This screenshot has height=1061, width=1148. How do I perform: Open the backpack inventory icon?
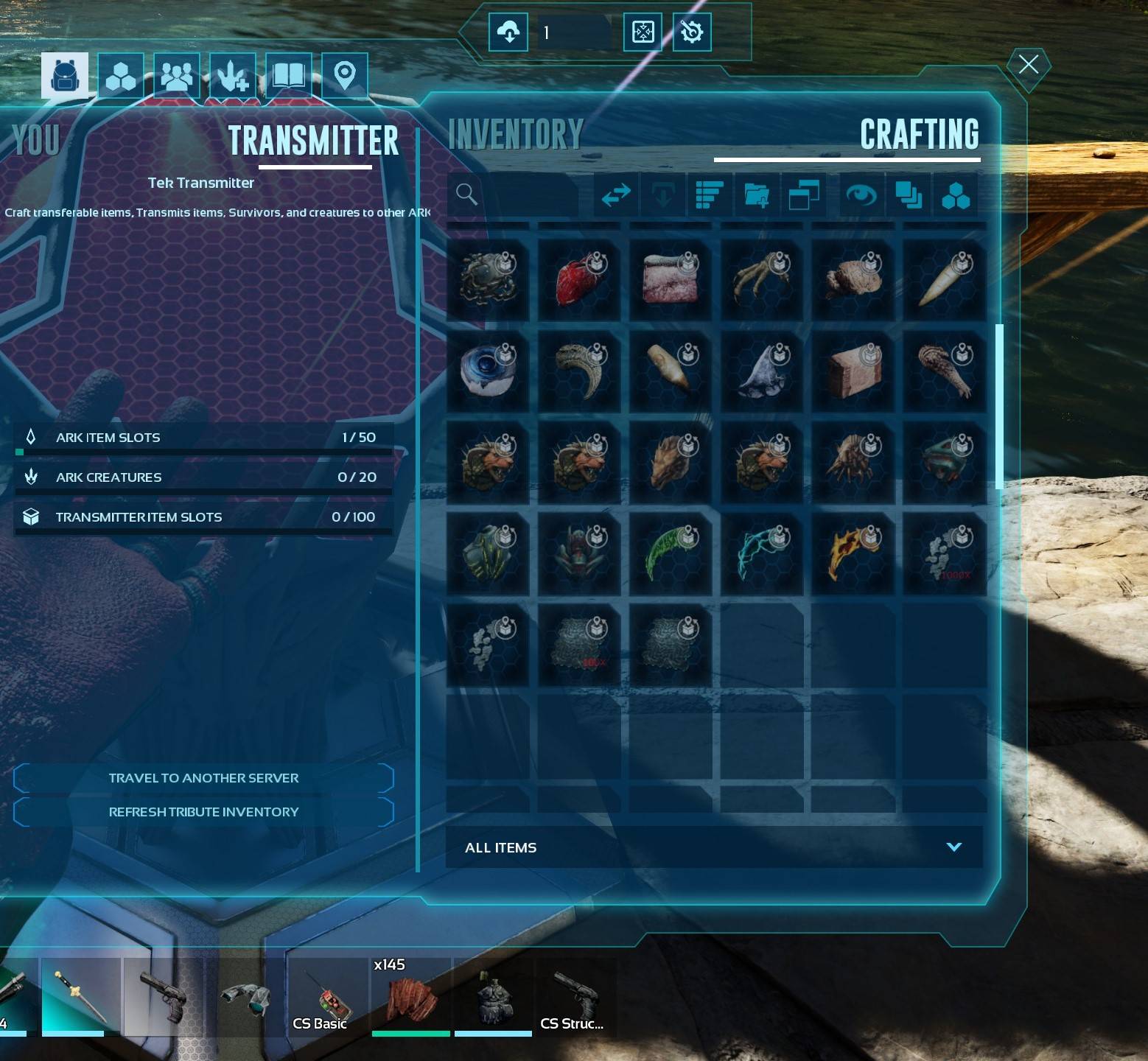(x=65, y=75)
